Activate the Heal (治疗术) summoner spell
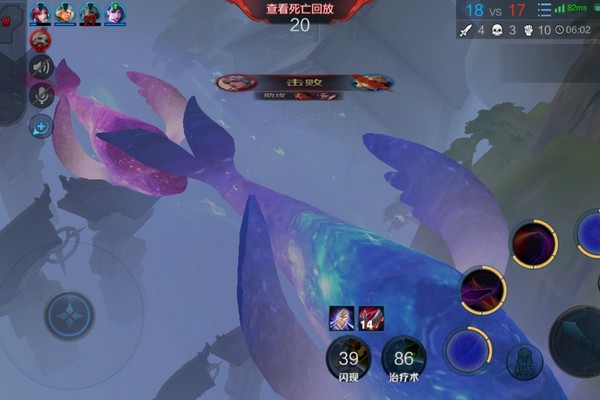600x400 pixels. [404, 358]
